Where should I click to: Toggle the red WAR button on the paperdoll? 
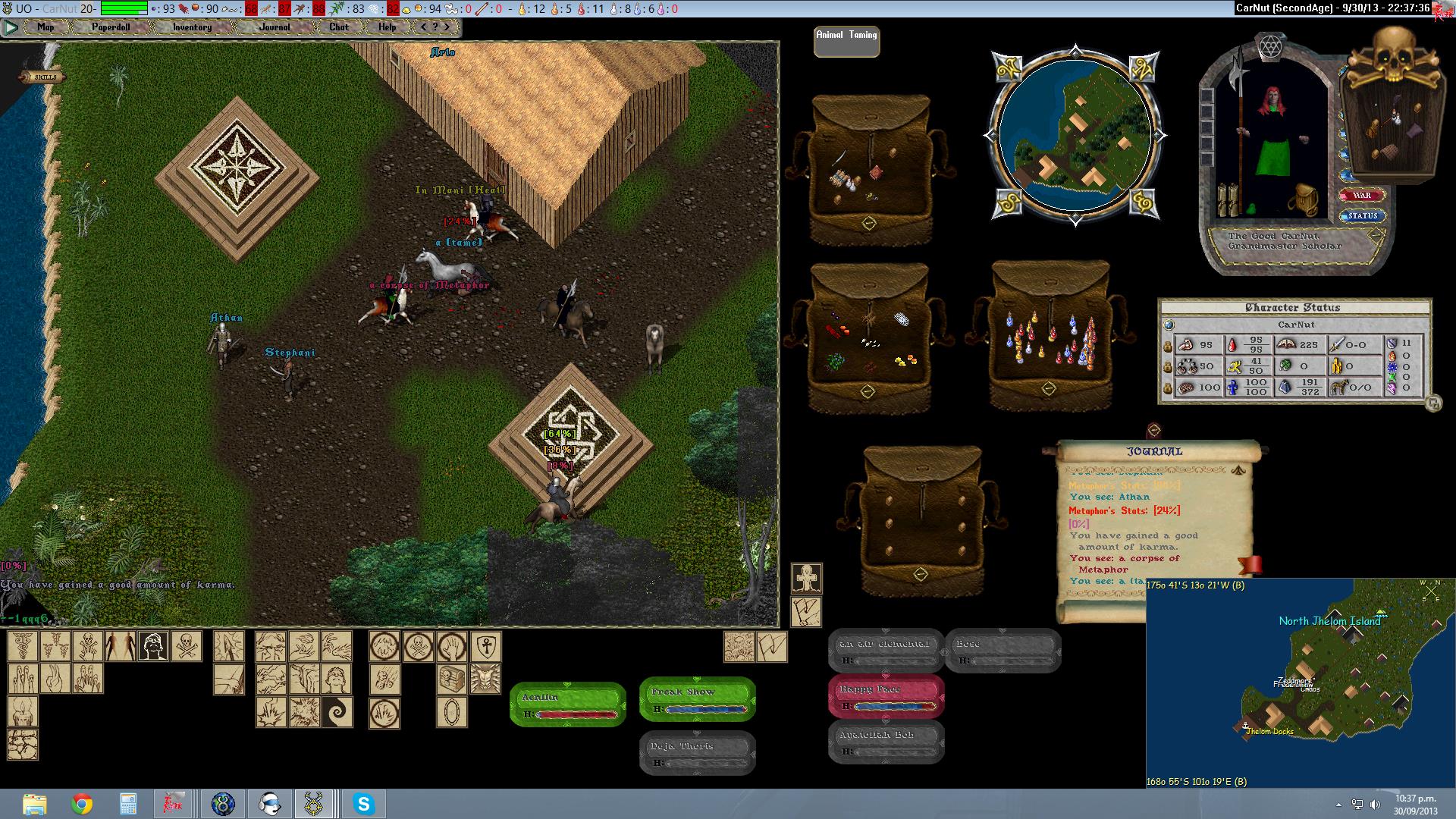(x=1362, y=196)
